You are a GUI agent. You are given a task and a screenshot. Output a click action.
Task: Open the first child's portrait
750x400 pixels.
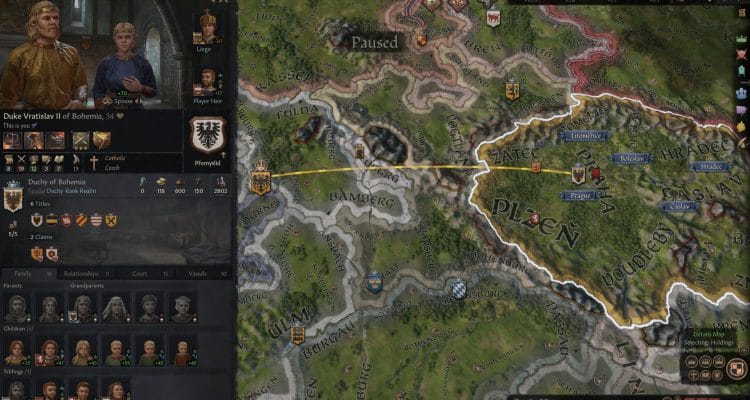pyautogui.click(x=16, y=351)
